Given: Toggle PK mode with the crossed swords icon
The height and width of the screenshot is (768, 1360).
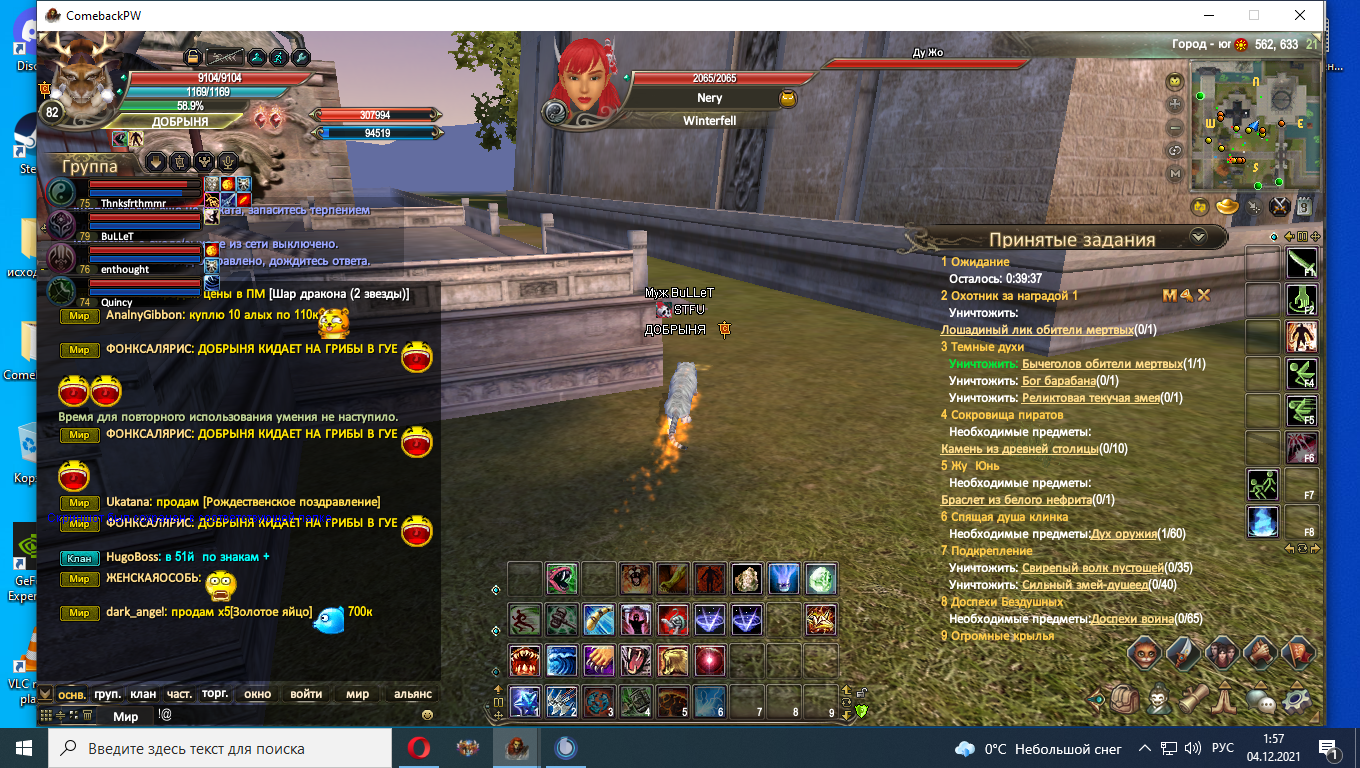Looking at the screenshot, I should pos(1280,207).
